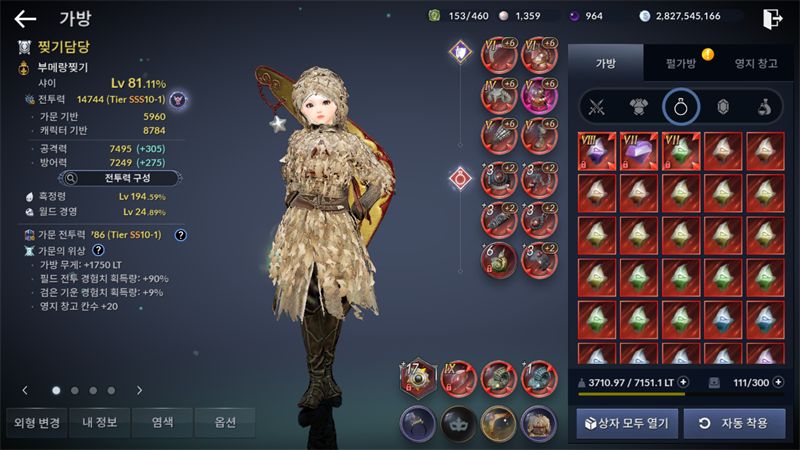Open the help icon beside 가문의 위상
Screen dimensions: 800x450
click(x=98, y=249)
